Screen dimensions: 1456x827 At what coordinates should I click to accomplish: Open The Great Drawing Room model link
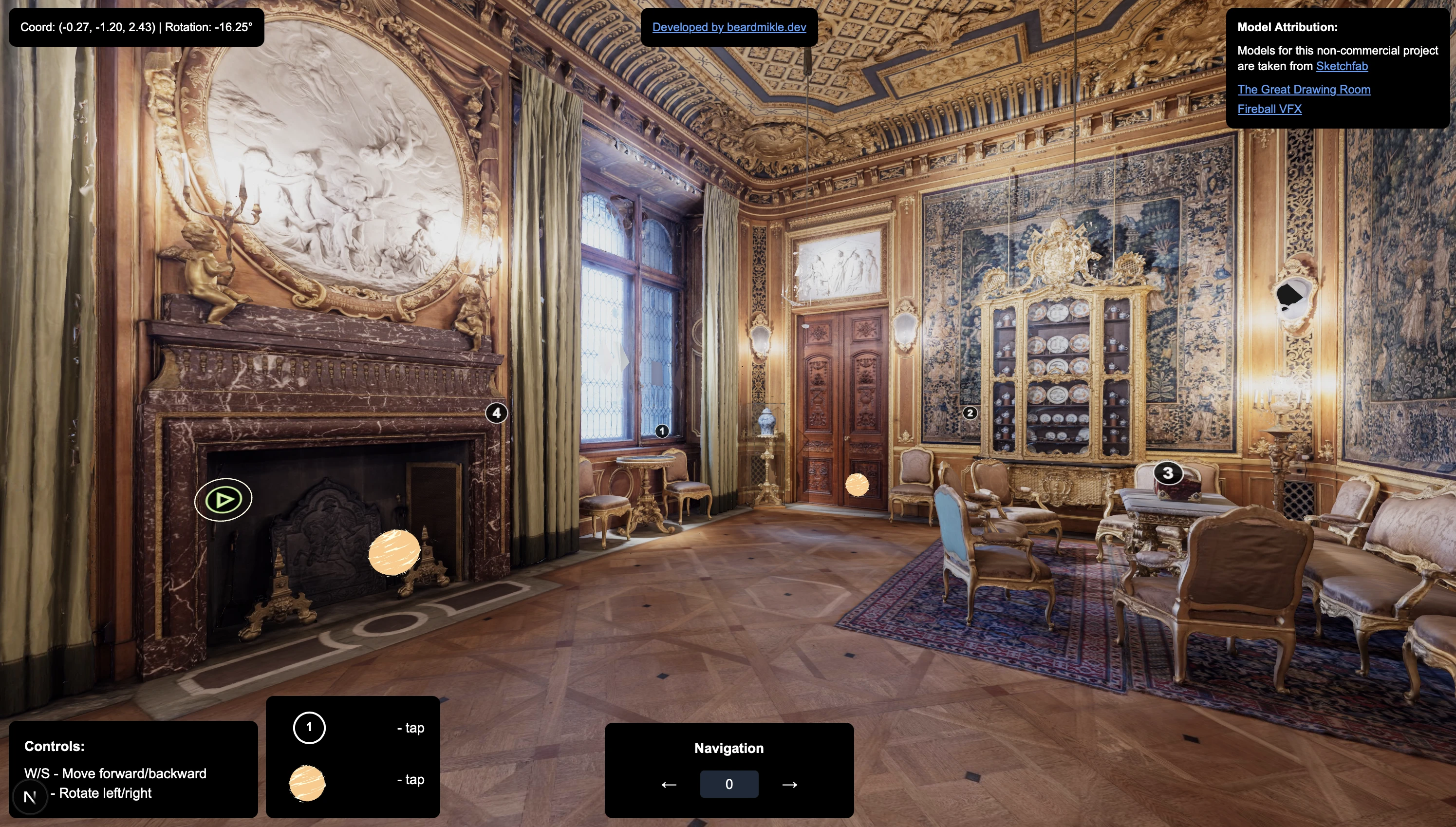pos(1303,89)
